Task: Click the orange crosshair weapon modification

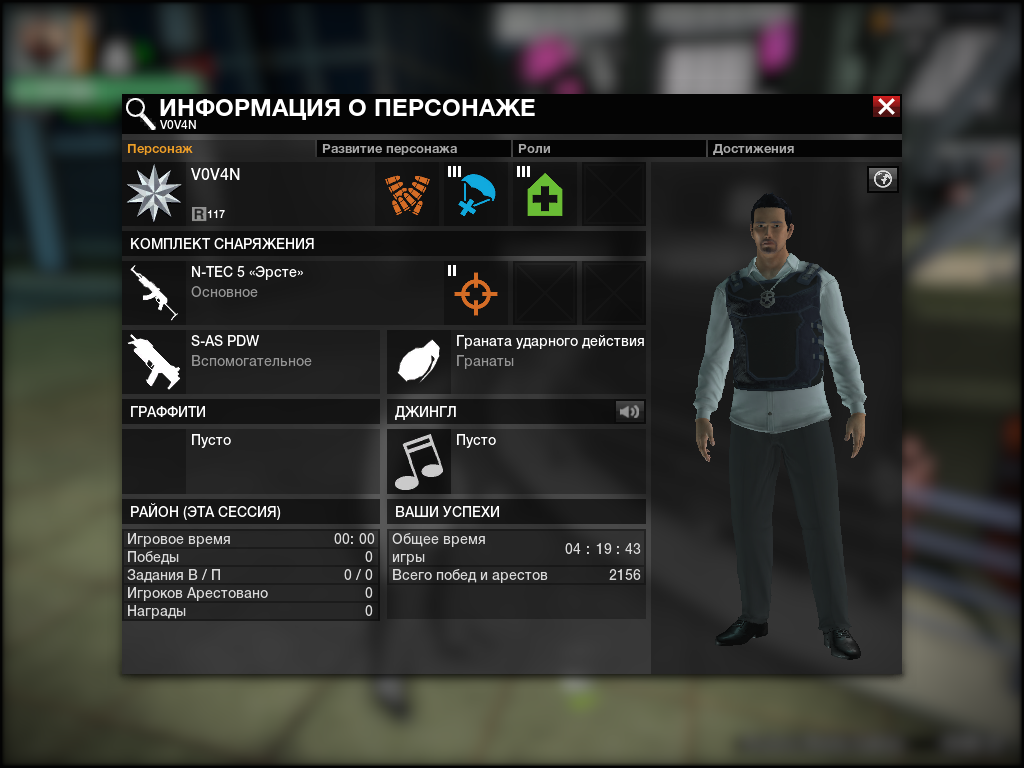Action: pyautogui.click(x=476, y=293)
